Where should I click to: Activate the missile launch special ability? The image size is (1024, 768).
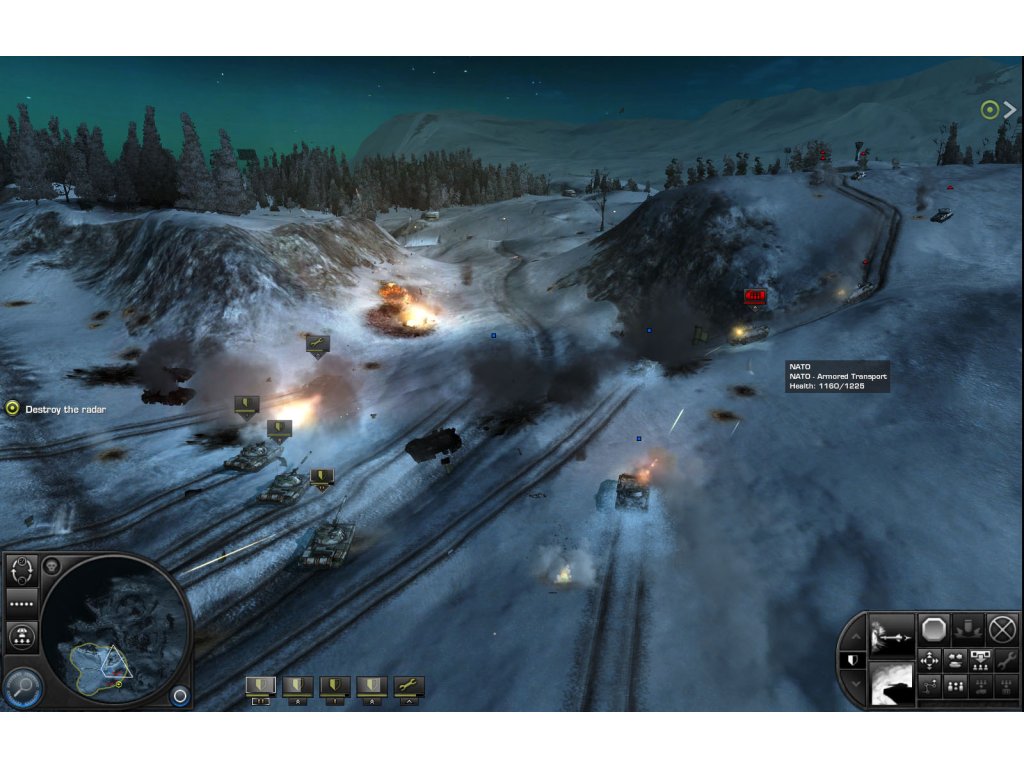click(x=892, y=634)
